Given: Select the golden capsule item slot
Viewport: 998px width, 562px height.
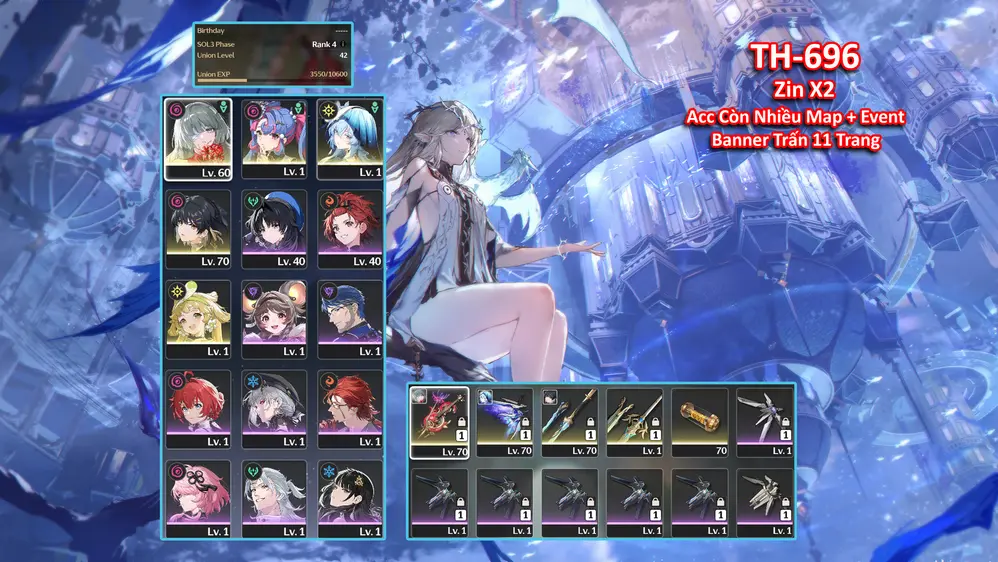Looking at the screenshot, I should tap(701, 422).
